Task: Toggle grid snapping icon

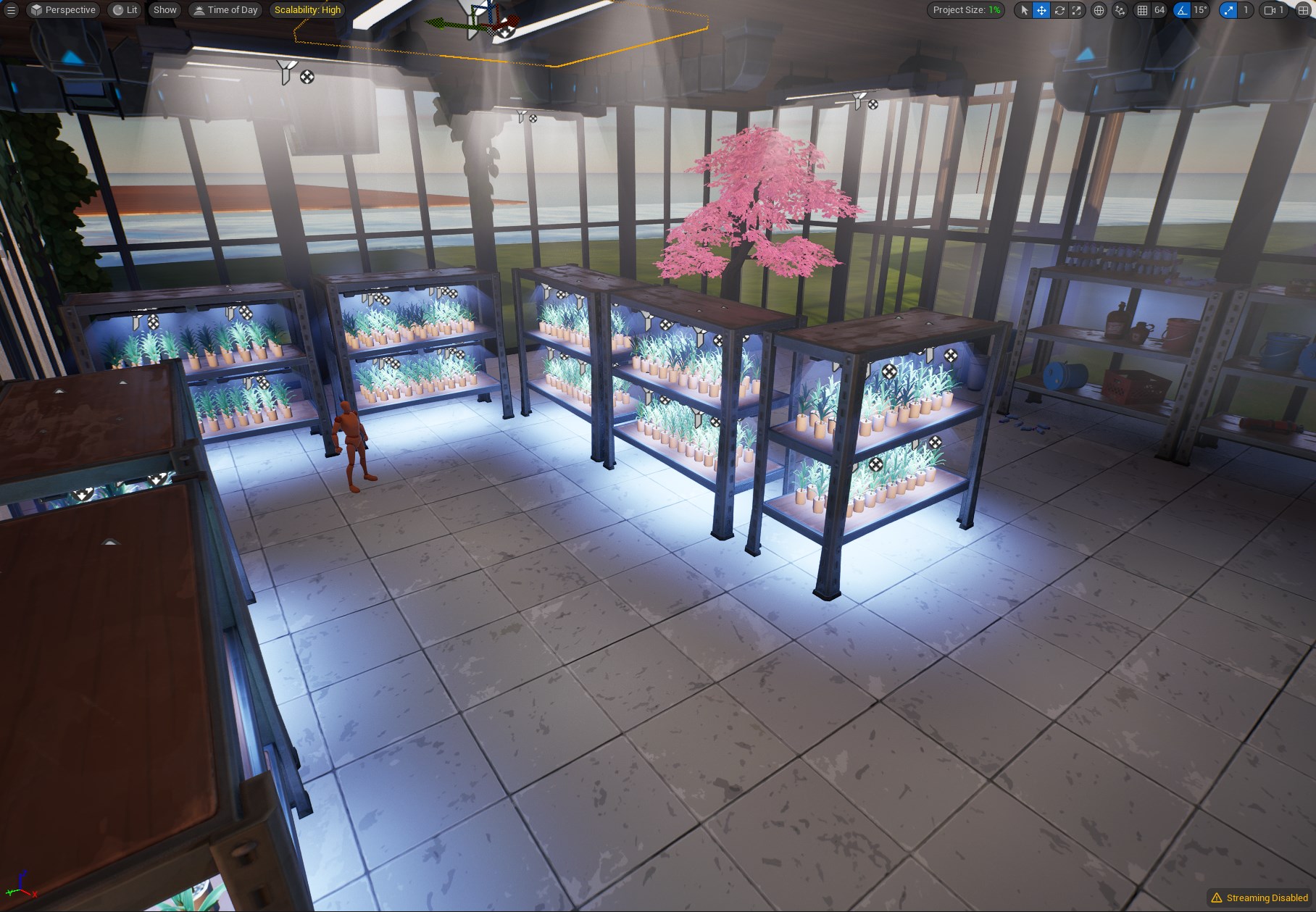Action: click(1142, 10)
